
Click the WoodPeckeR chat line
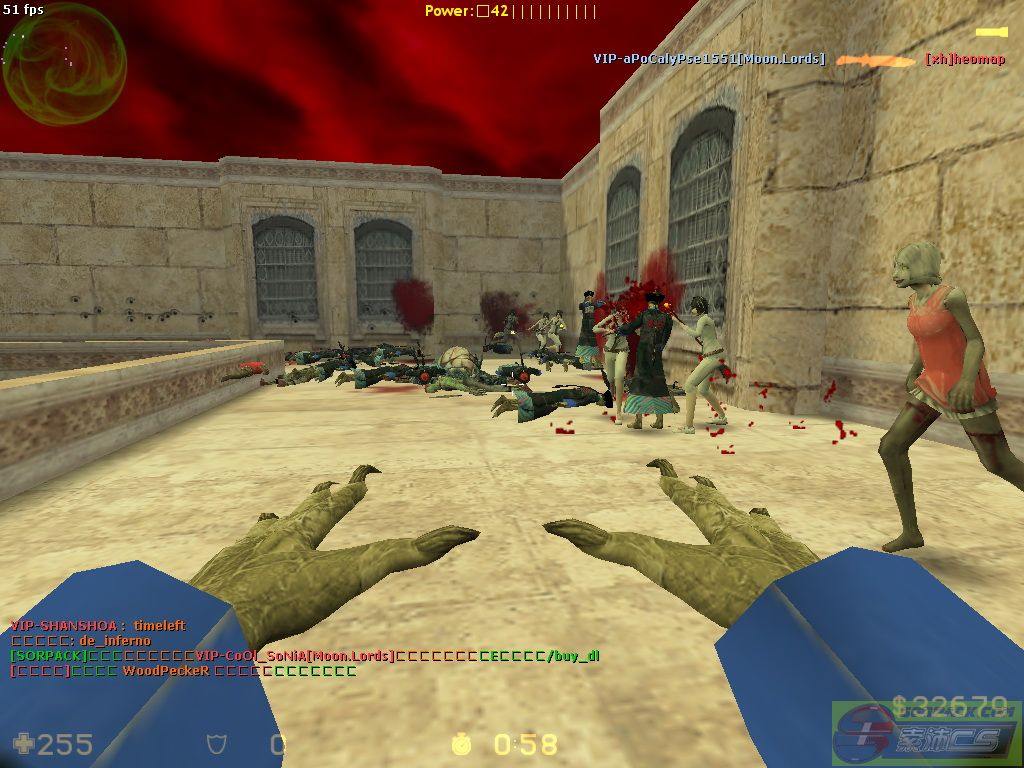click(x=183, y=670)
